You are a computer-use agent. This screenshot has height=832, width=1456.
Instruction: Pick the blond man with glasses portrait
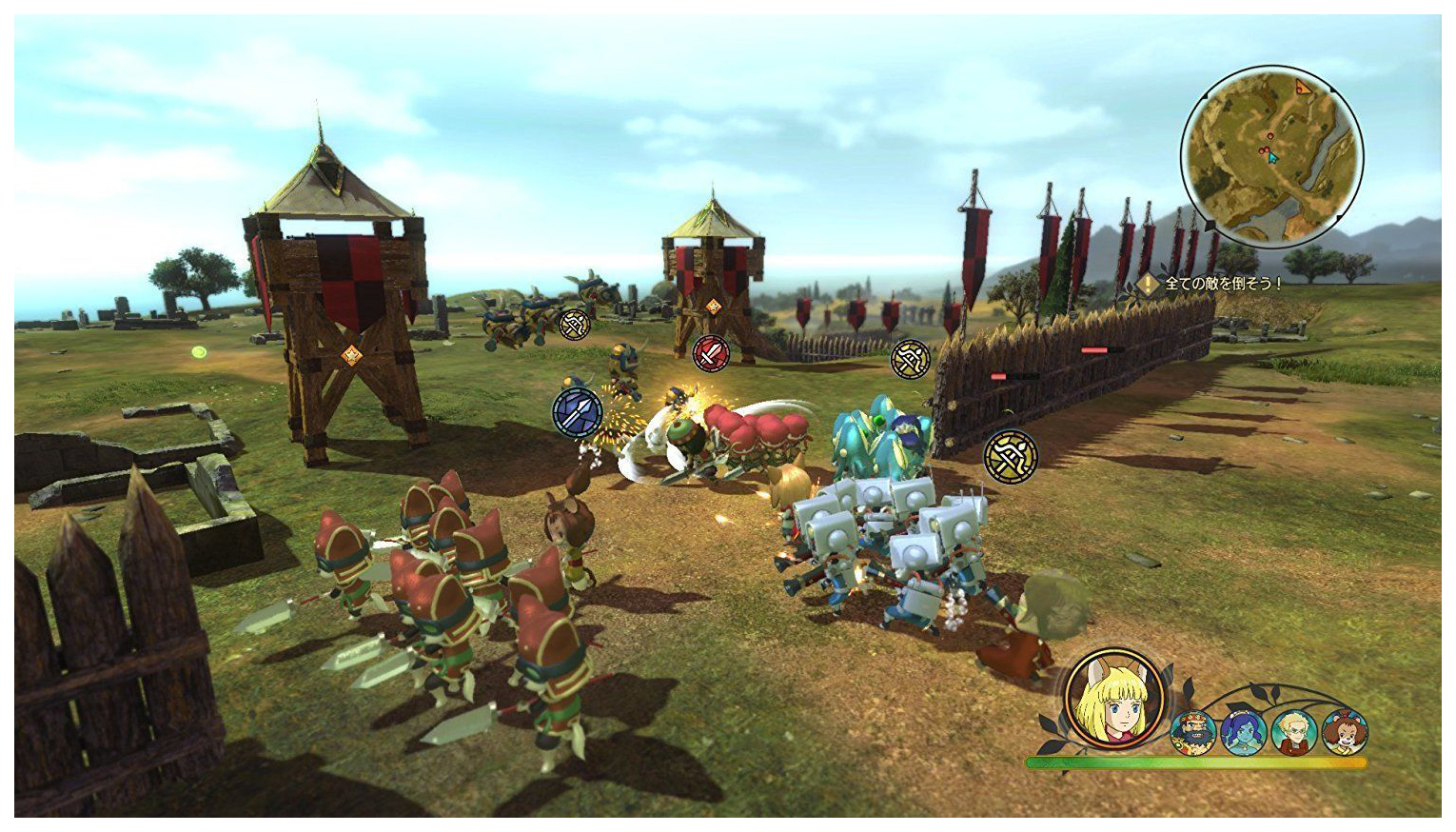(x=1294, y=732)
